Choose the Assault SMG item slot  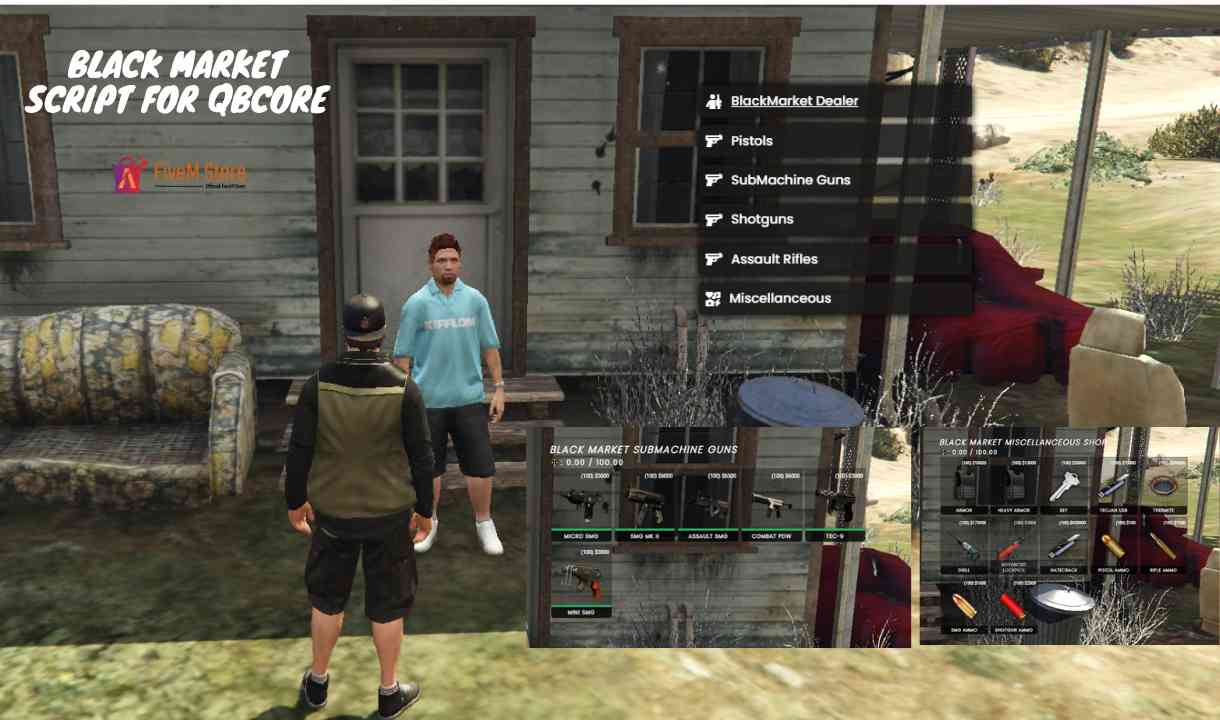point(709,505)
